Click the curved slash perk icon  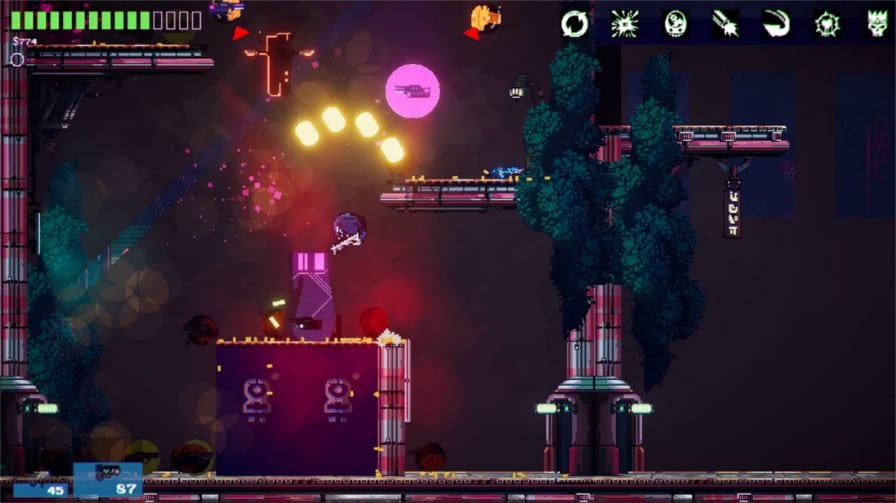(776, 23)
